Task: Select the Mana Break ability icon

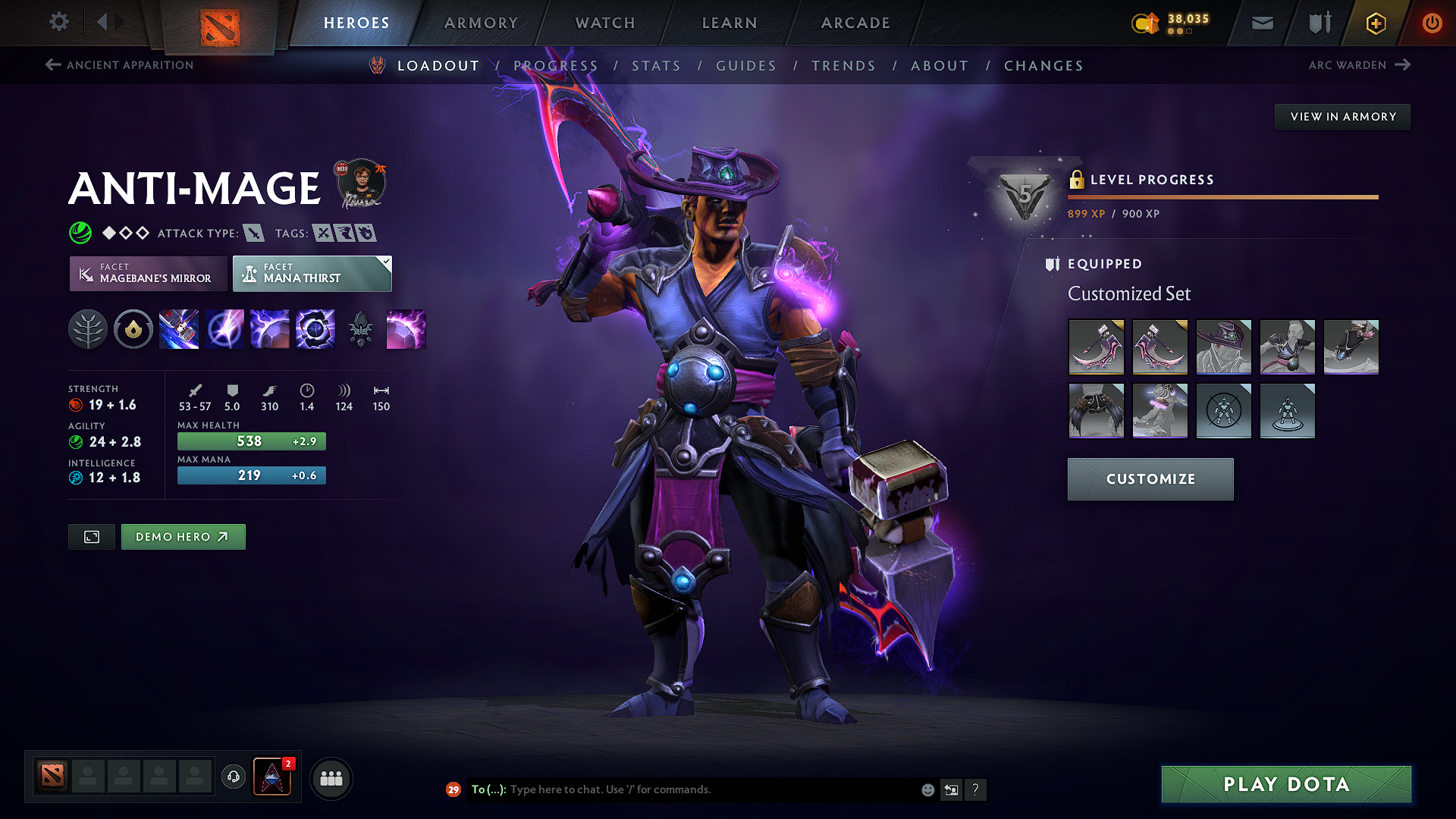Action: tap(179, 328)
